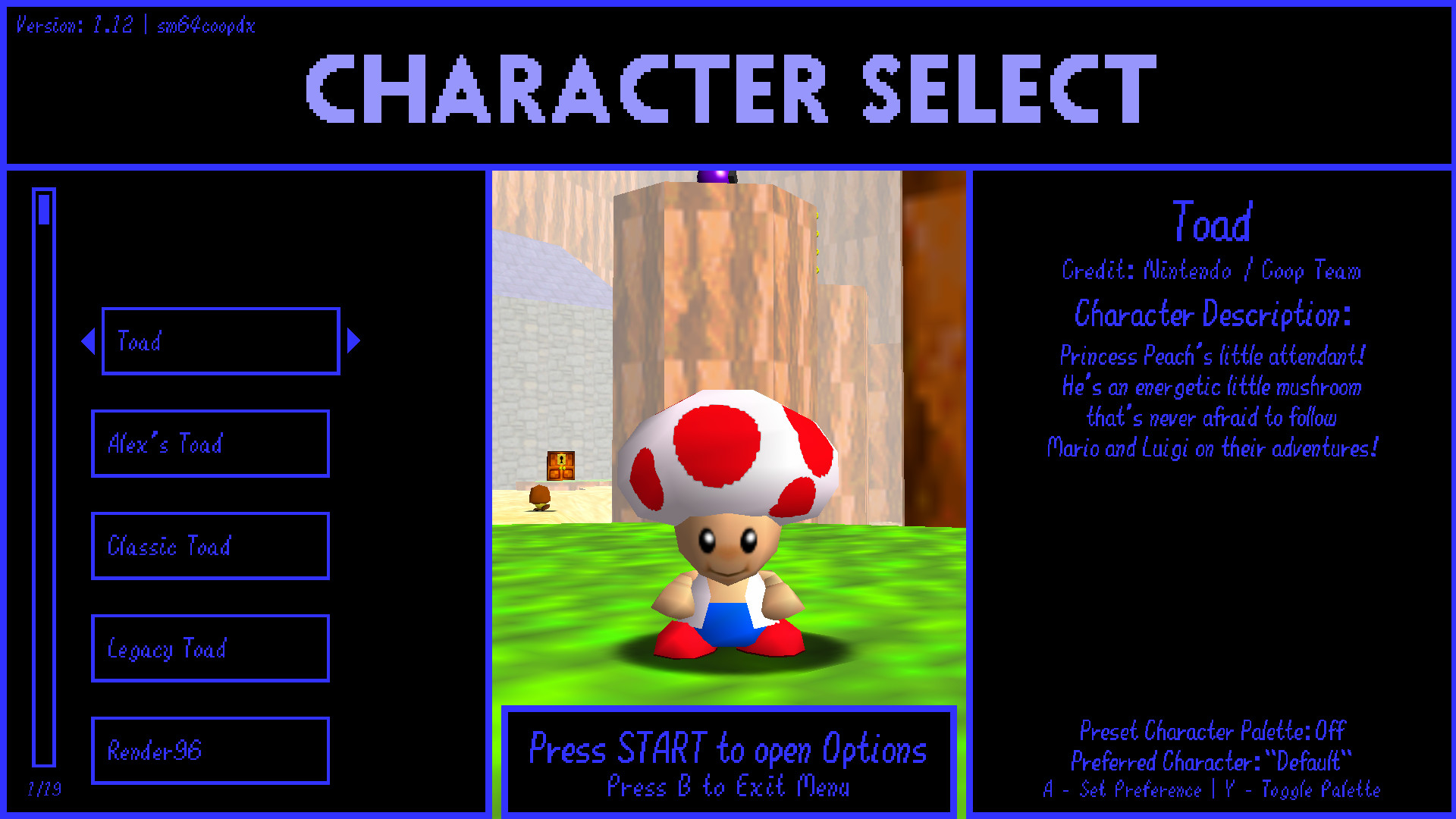Click the exclamation block near the castle
This screenshot has height=819, width=1456.
coord(559,465)
